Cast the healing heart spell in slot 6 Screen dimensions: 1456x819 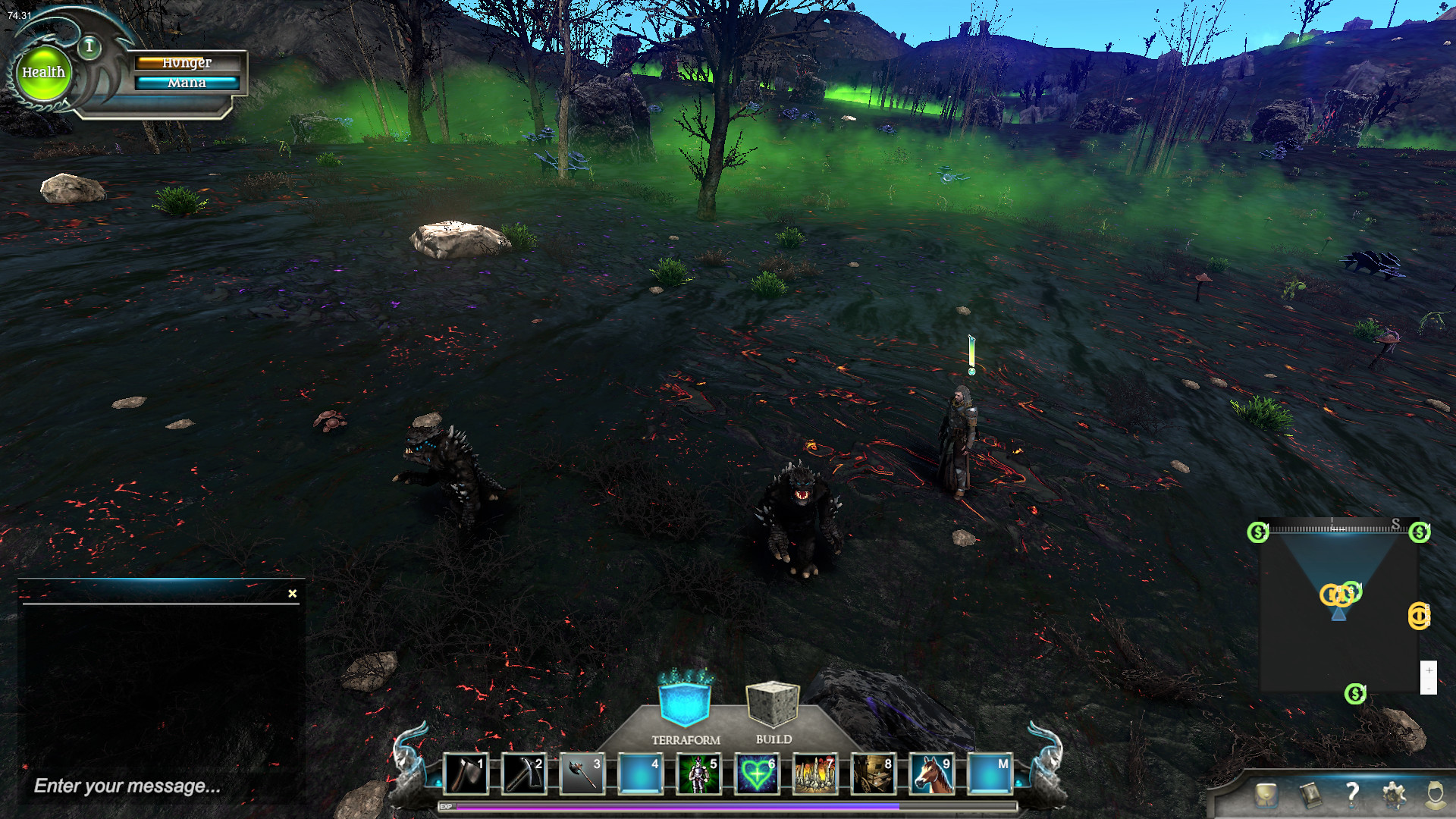755,773
